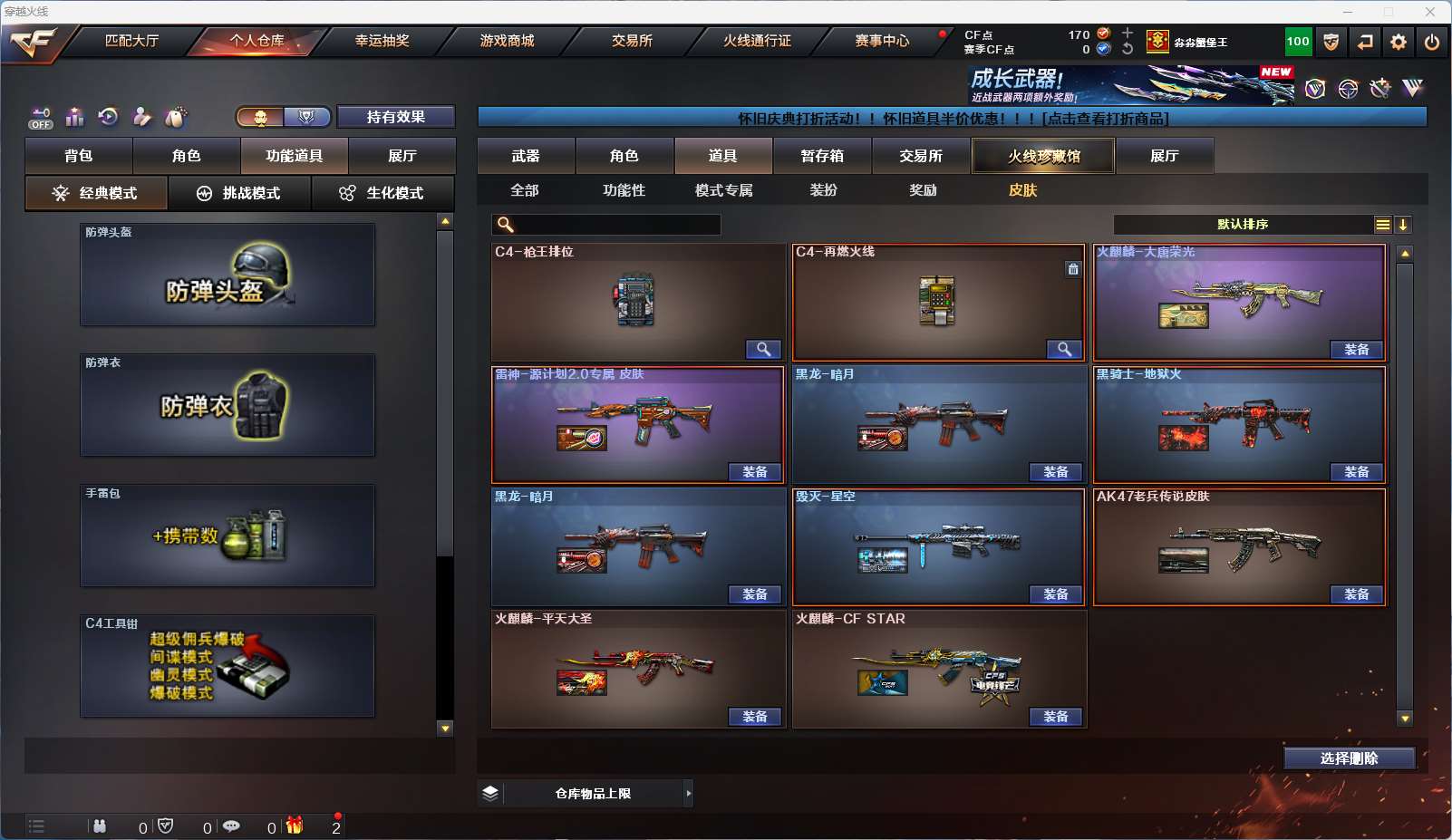This screenshot has width=1452, height=840.
Task: Open the 暂存箱 temporary storage tab
Action: tap(822, 156)
